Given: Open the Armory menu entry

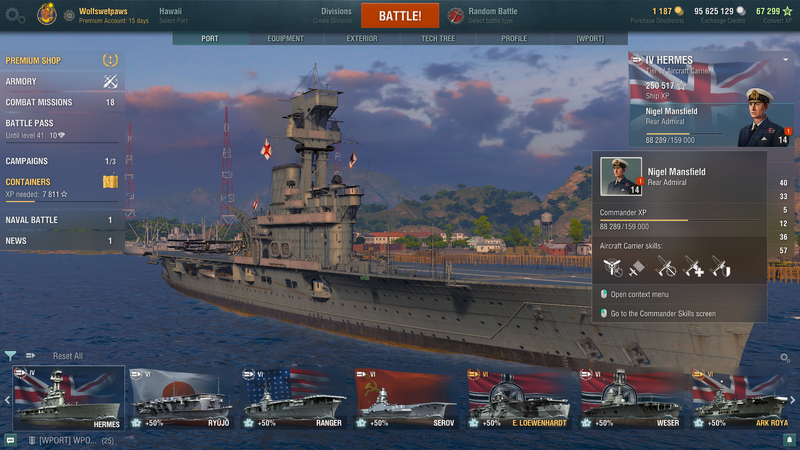Looking at the screenshot, I should 21,82.
